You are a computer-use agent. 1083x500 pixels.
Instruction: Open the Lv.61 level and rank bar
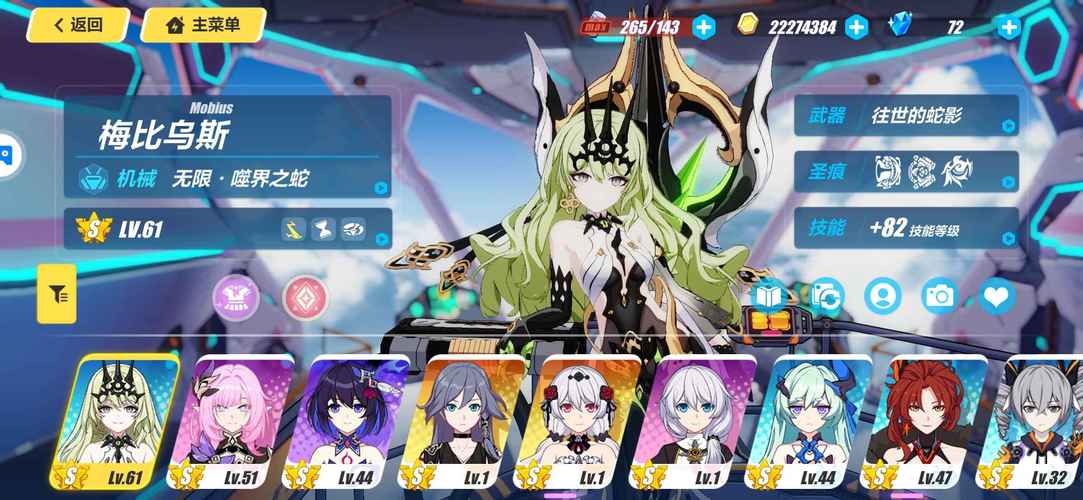227,230
